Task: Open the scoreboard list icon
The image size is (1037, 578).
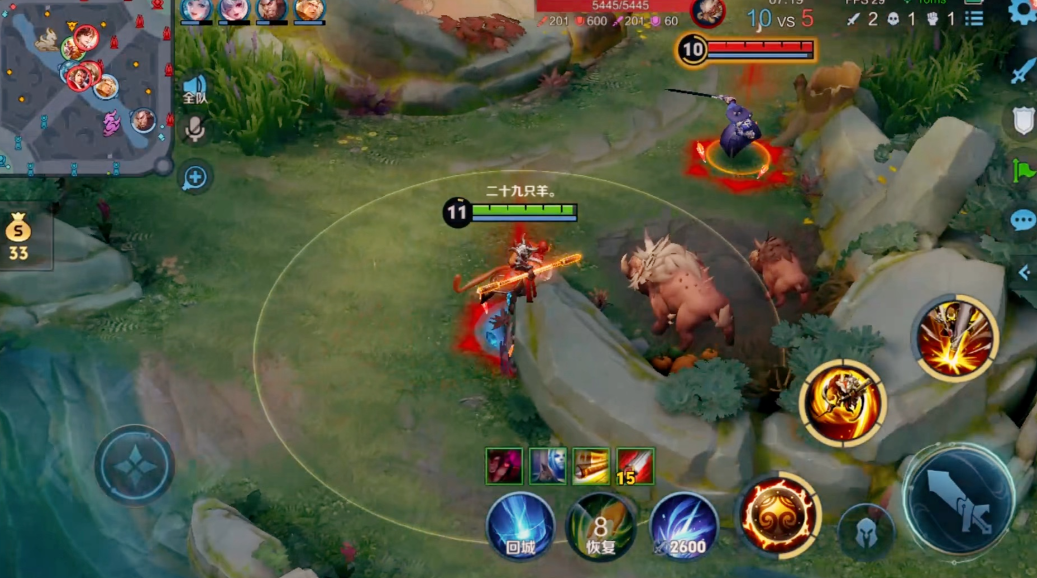Action: point(974,18)
